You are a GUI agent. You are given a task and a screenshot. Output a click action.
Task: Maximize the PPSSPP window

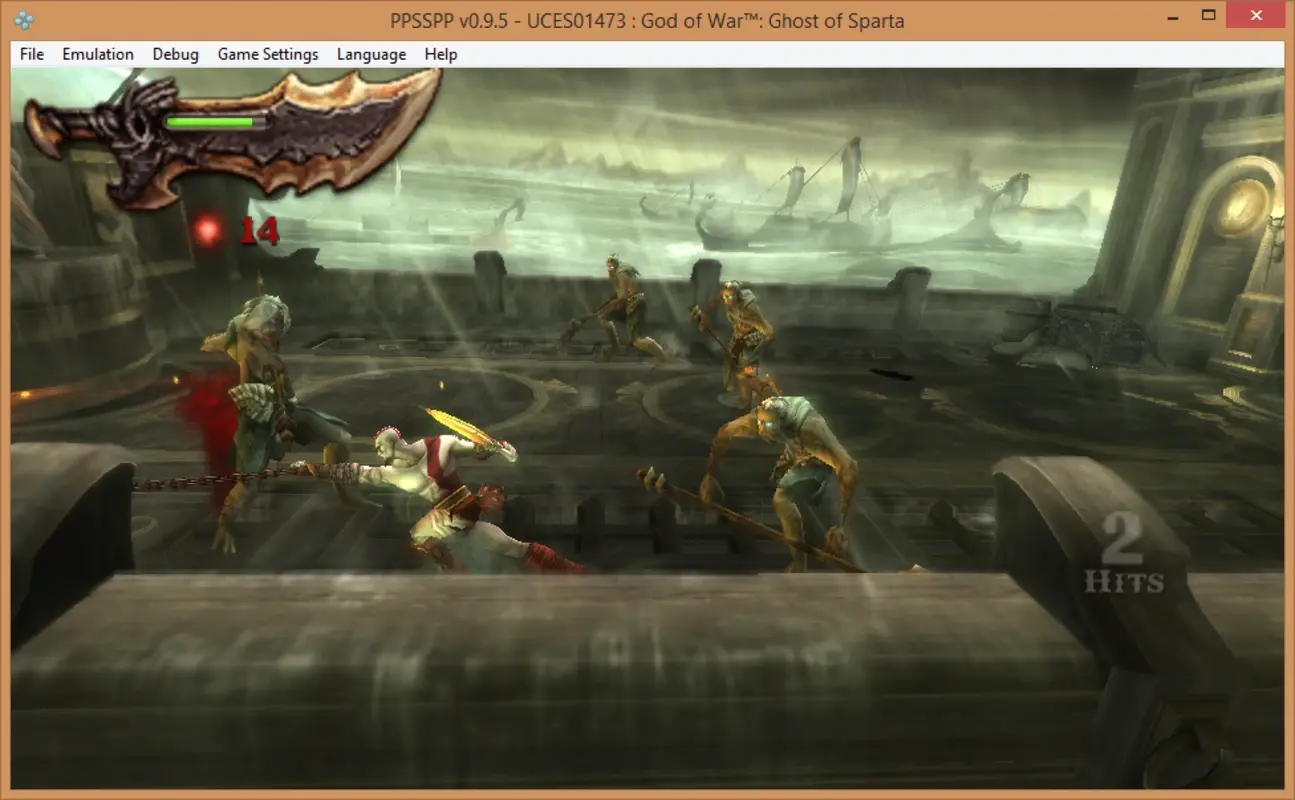point(1209,15)
